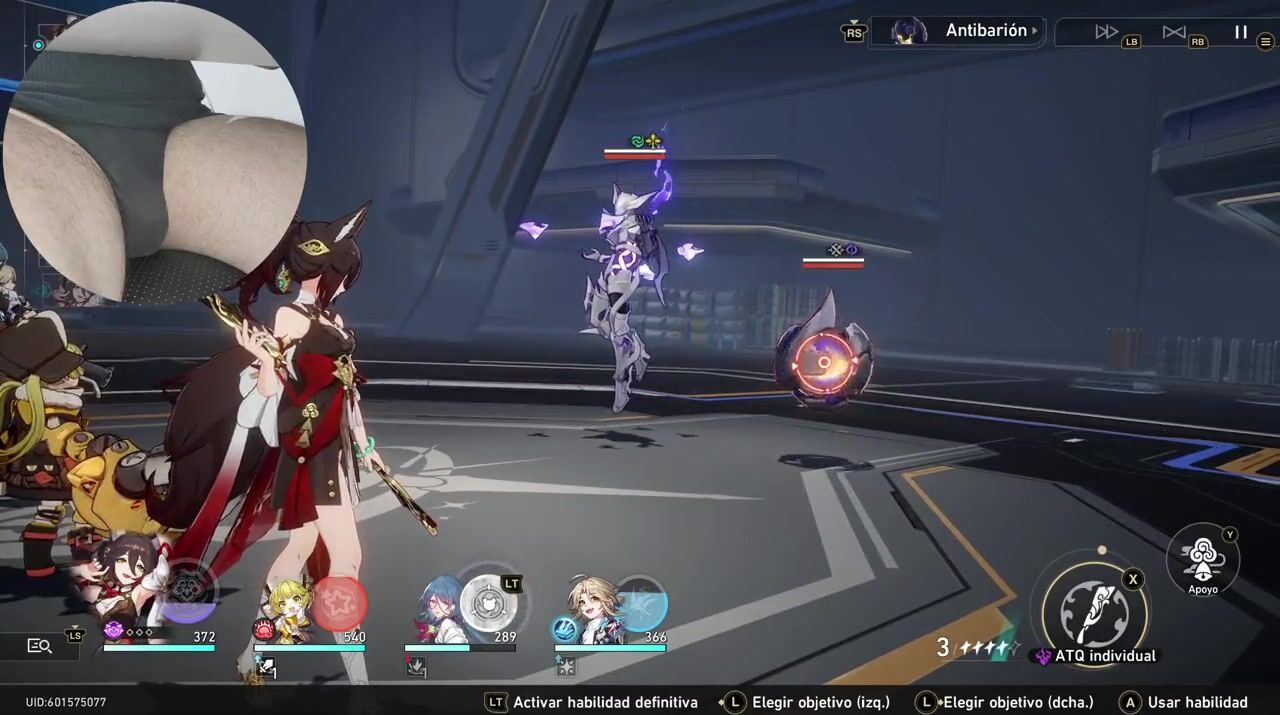Toggle double-speed battle mode
This screenshot has width=1280, height=715.
click(1106, 32)
